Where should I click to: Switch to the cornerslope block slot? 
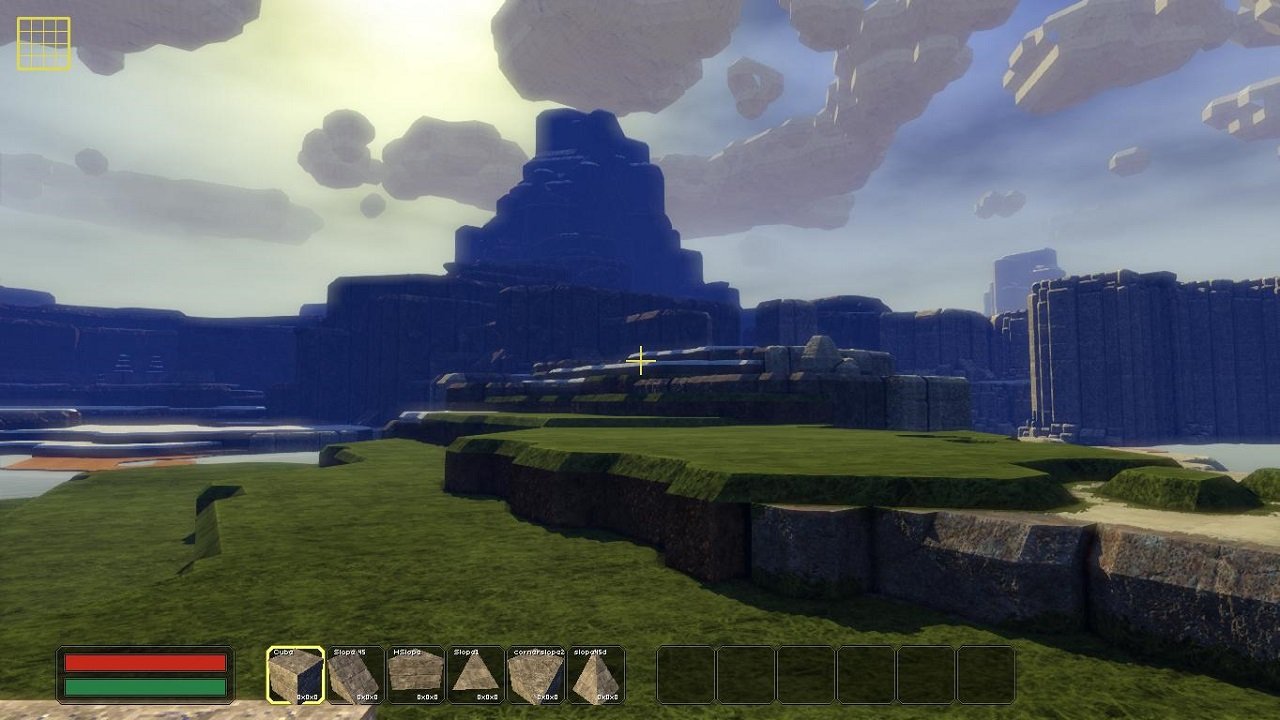[x=536, y=675]
